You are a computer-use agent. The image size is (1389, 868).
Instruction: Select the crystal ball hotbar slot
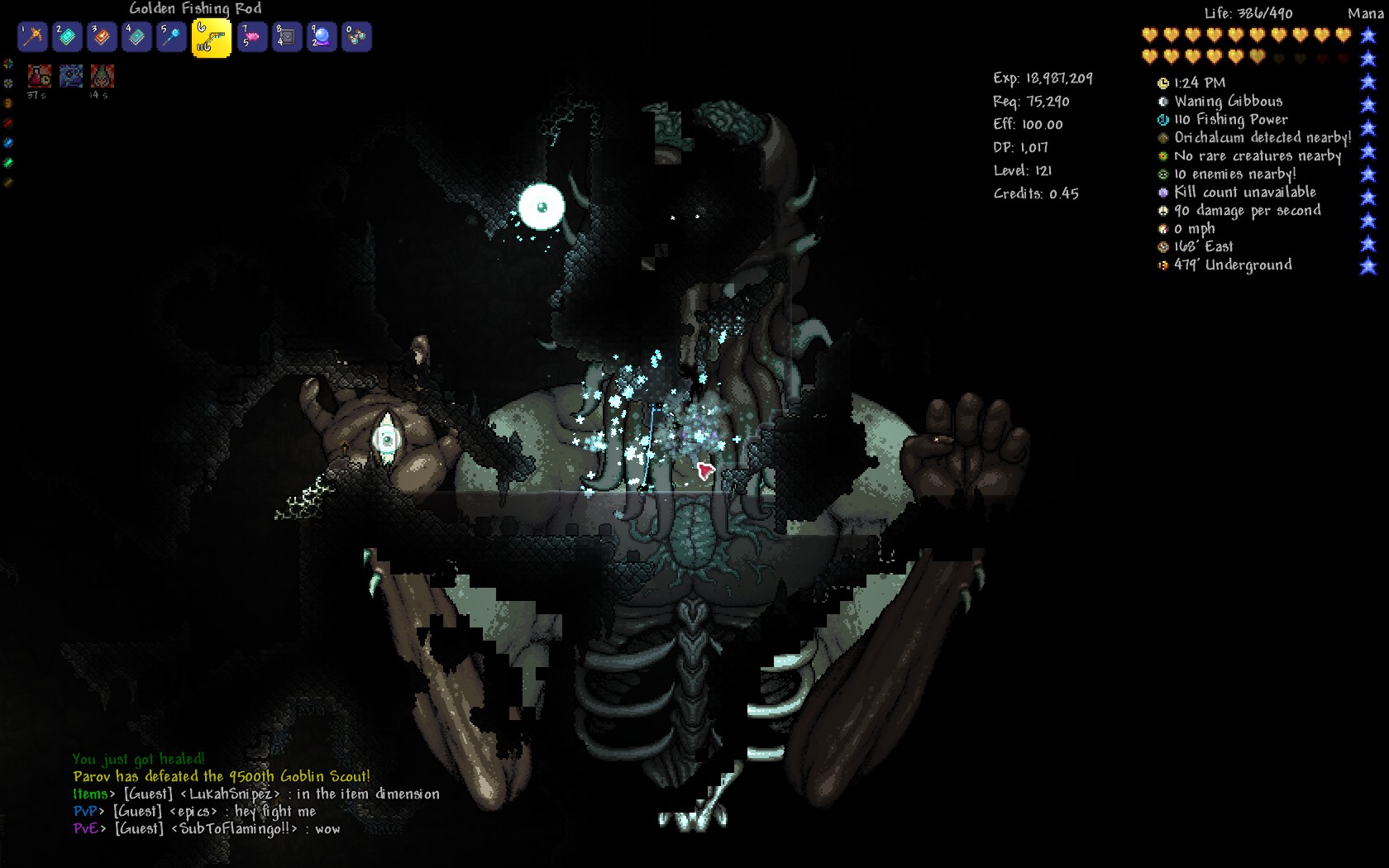pyautogui.click(x=322, y=36)
